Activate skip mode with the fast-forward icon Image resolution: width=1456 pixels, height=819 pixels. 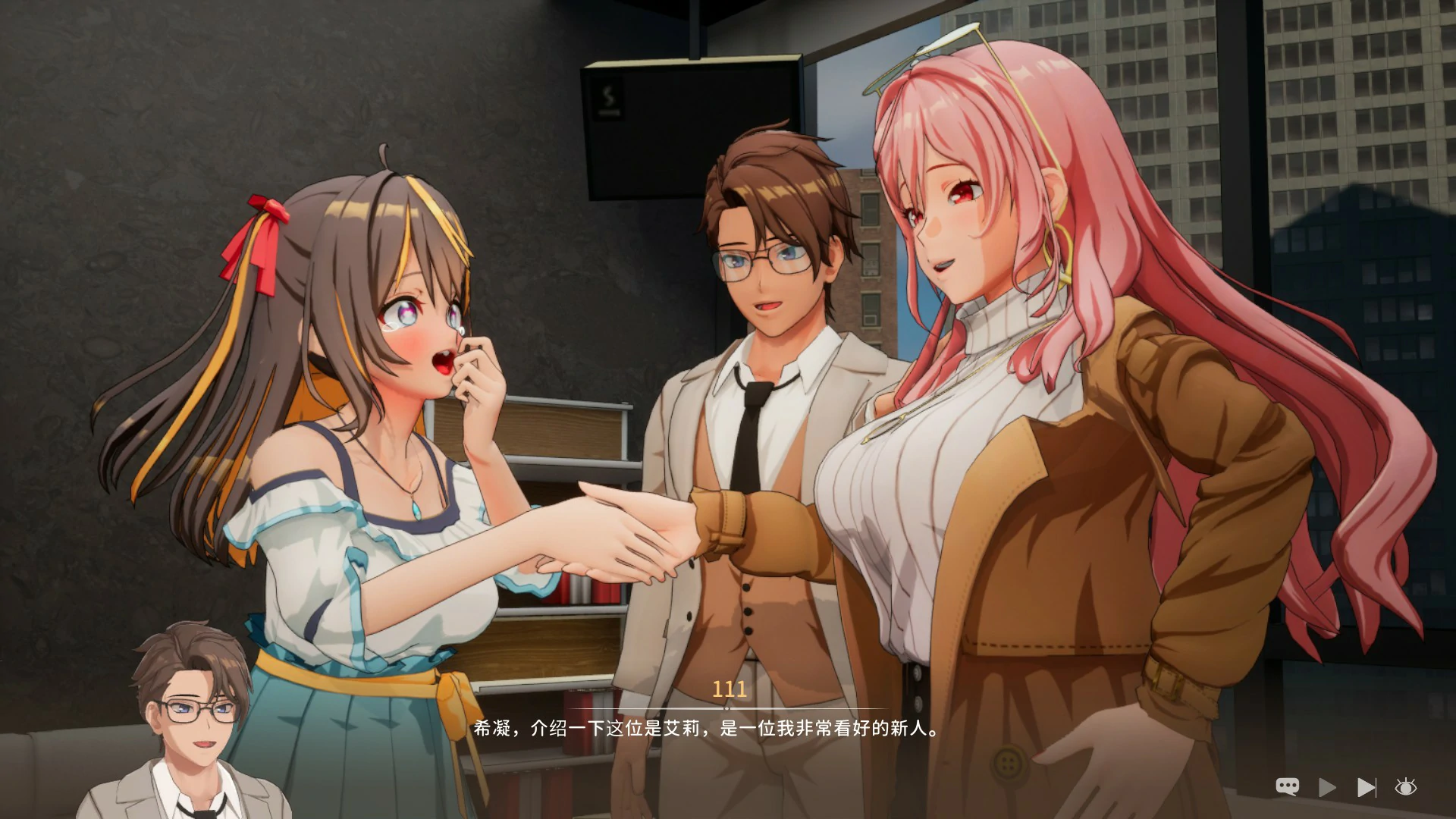[1367, 786]
